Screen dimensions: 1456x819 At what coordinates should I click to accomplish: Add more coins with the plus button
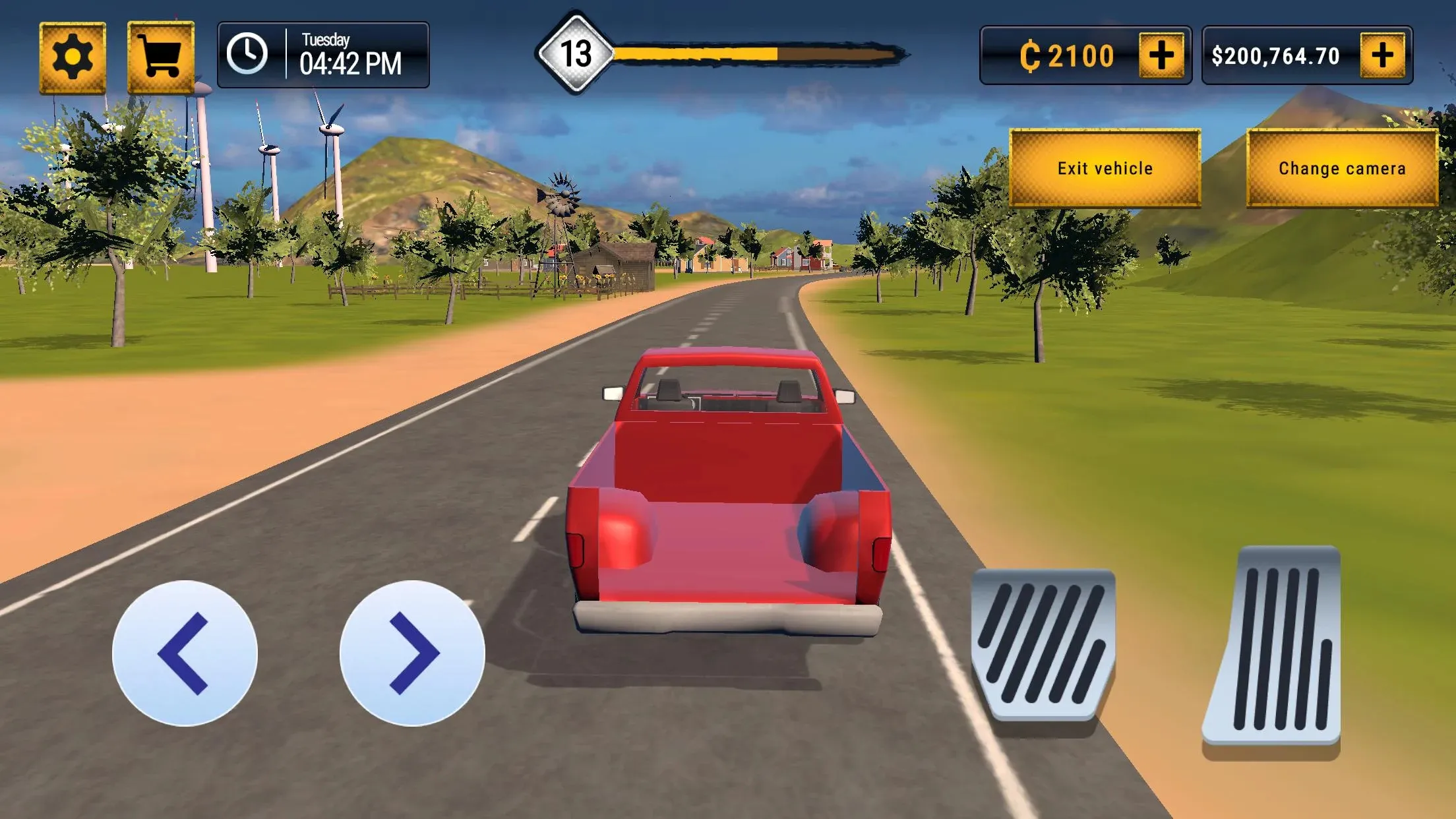pos(1161,55)
